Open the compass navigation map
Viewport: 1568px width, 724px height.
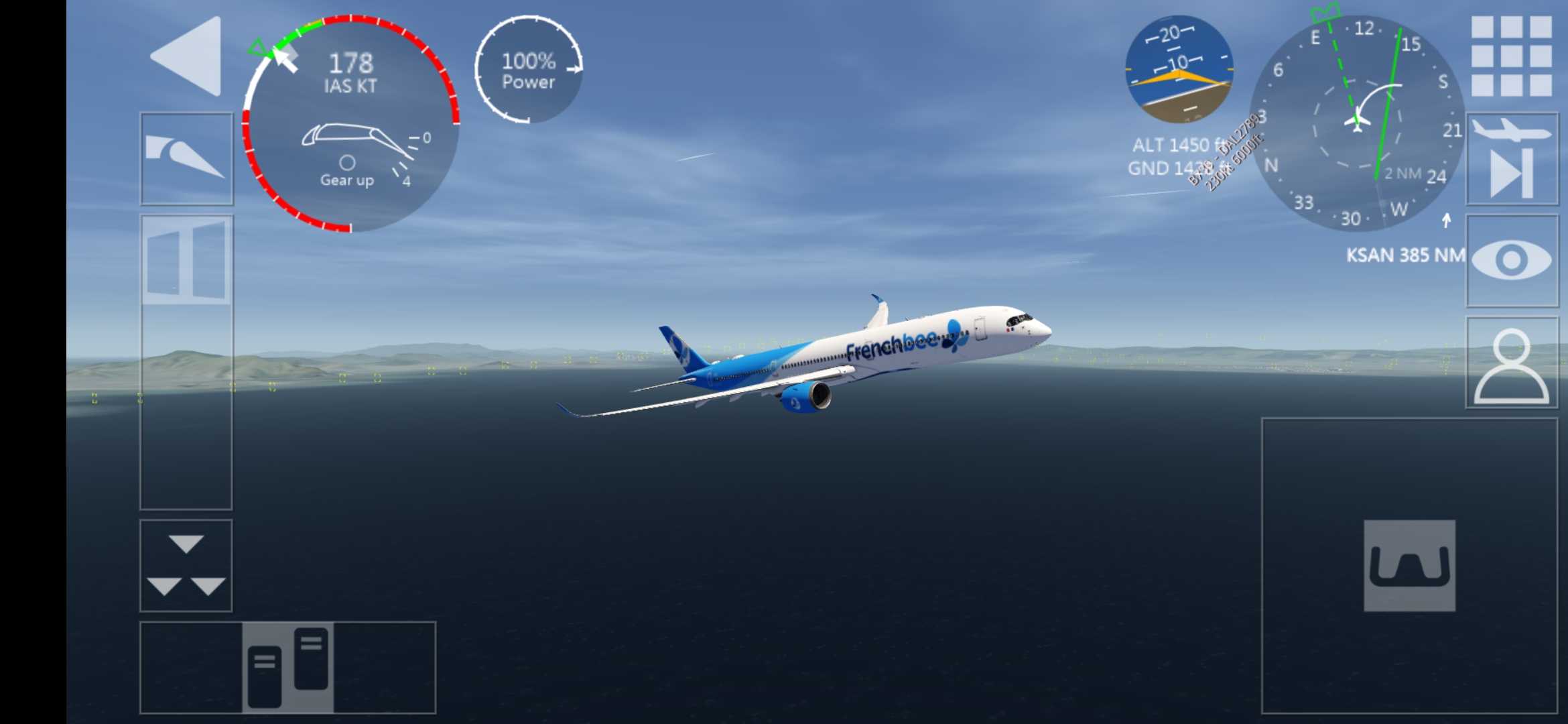tap(1357, 123)
